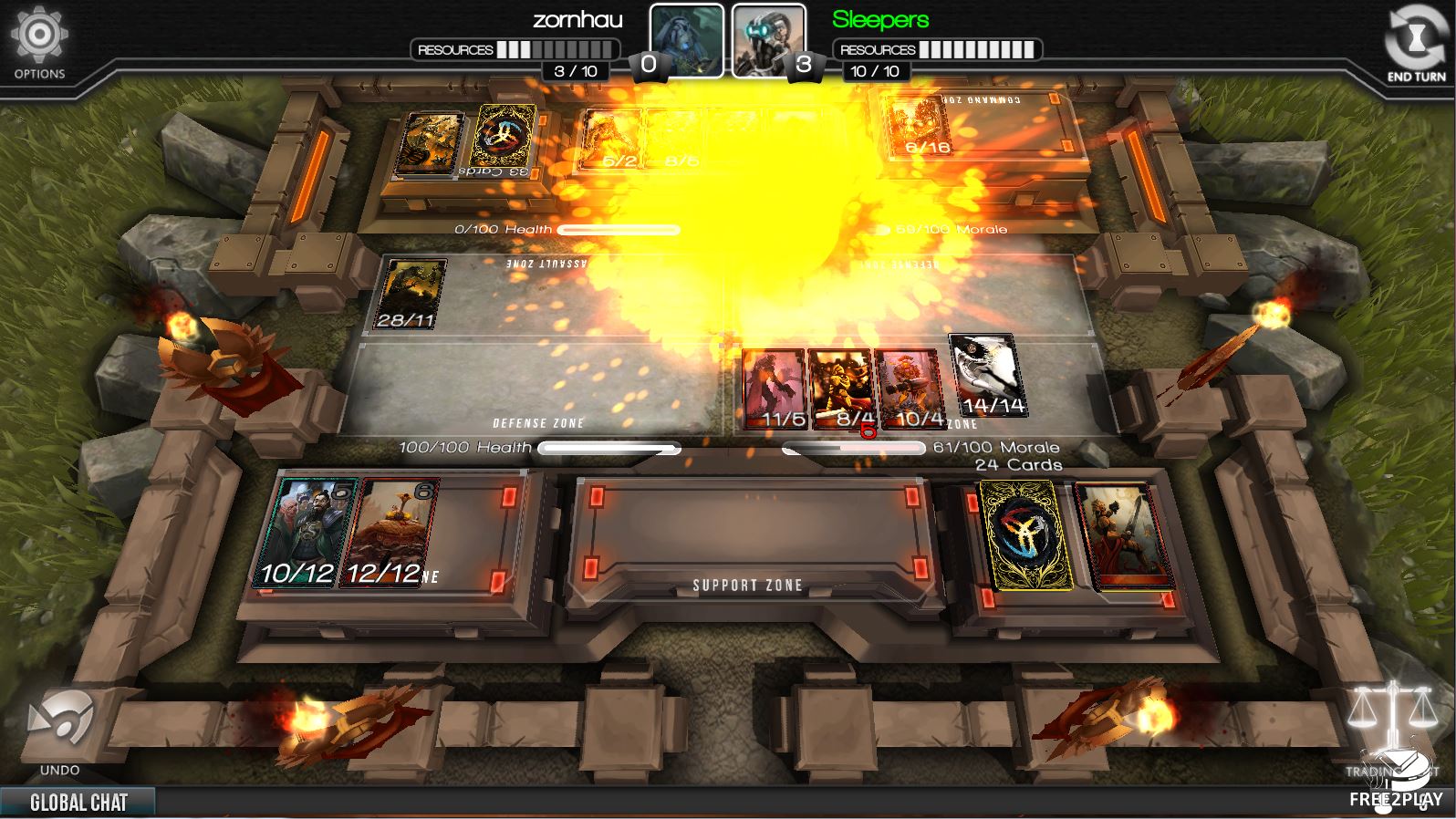This screenshot has width=1456, height=819.
Task: Click the 14/14 unit card
Action: pos(985,374)
